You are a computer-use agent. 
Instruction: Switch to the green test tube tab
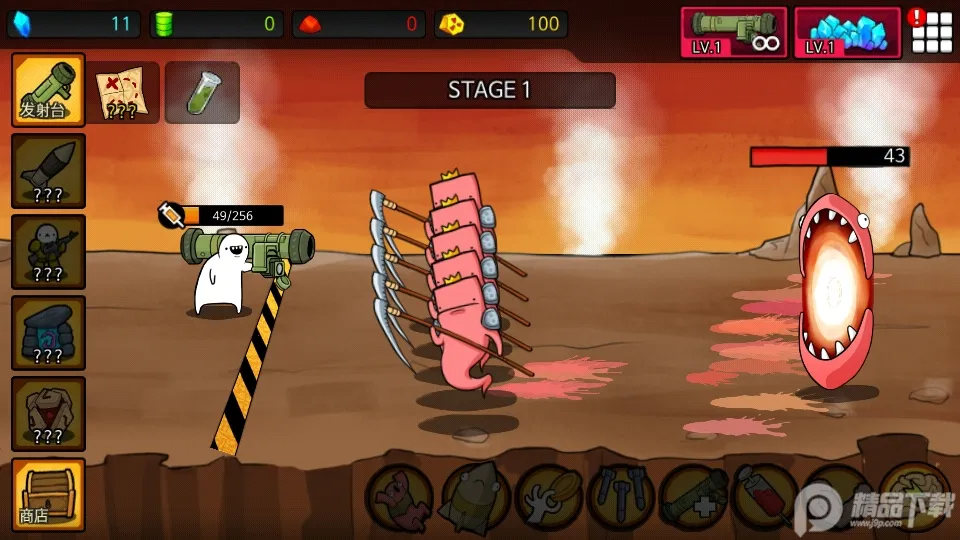tap(201, 92)
